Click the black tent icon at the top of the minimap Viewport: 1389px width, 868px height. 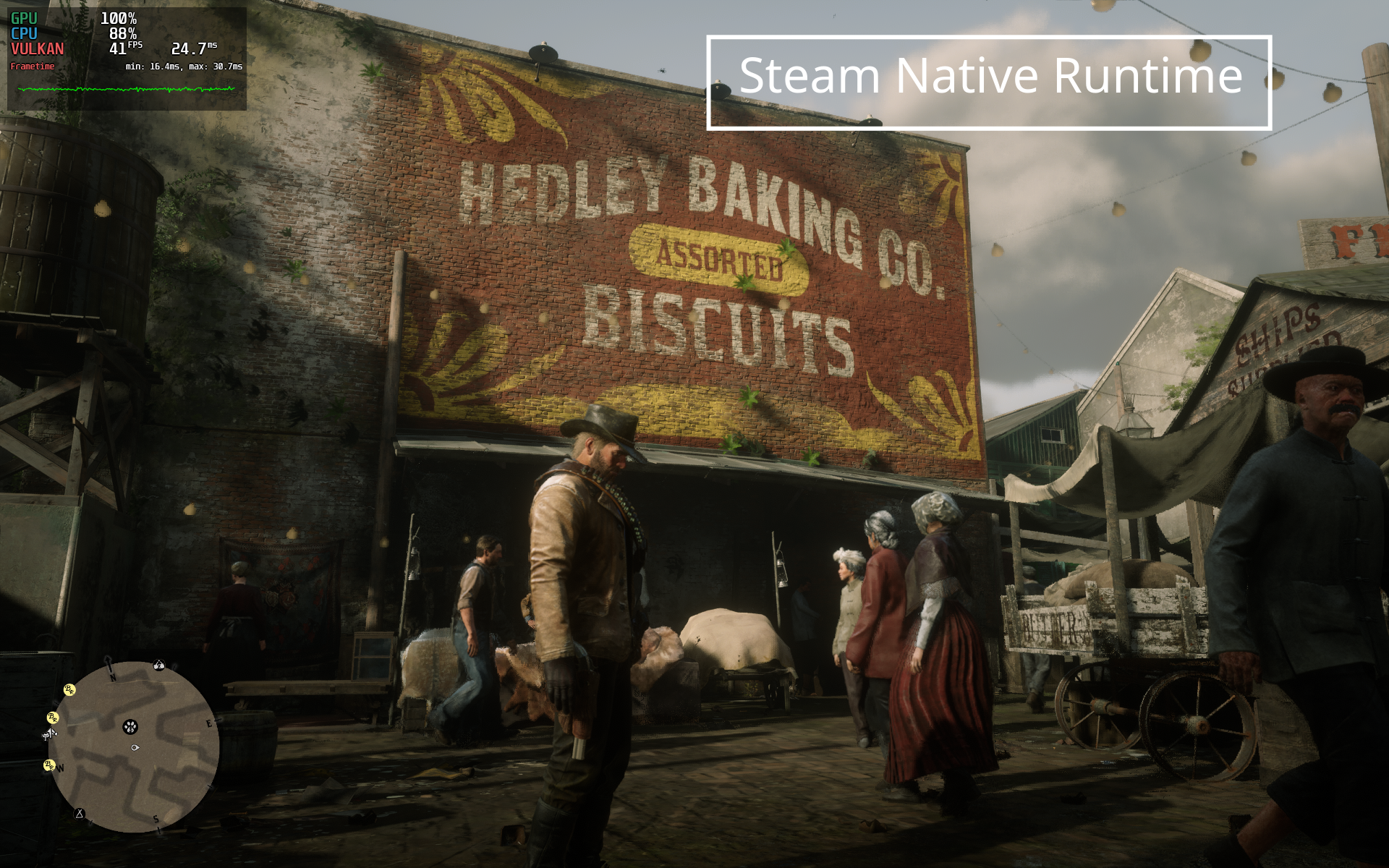[x=159, y=665]
